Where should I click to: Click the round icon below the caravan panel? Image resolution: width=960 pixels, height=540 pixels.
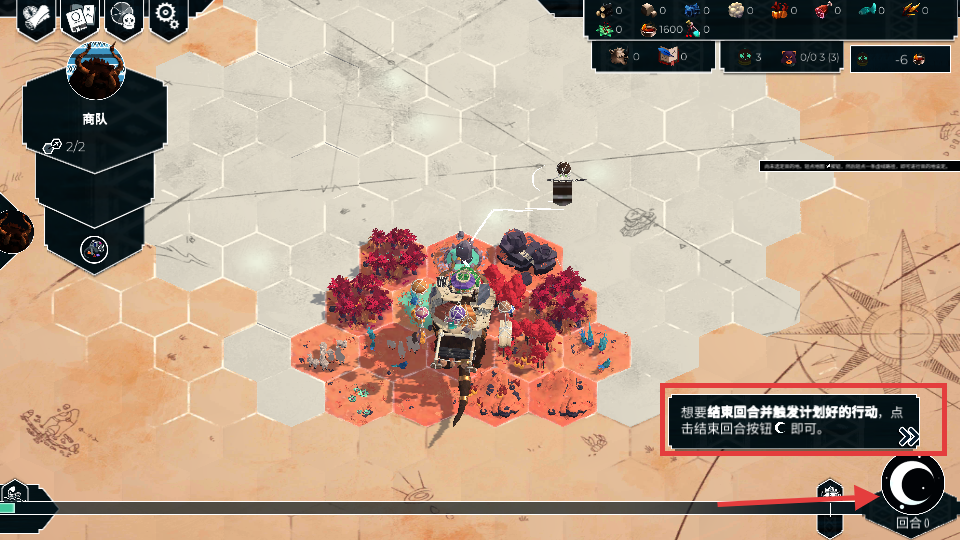point(94,248)
